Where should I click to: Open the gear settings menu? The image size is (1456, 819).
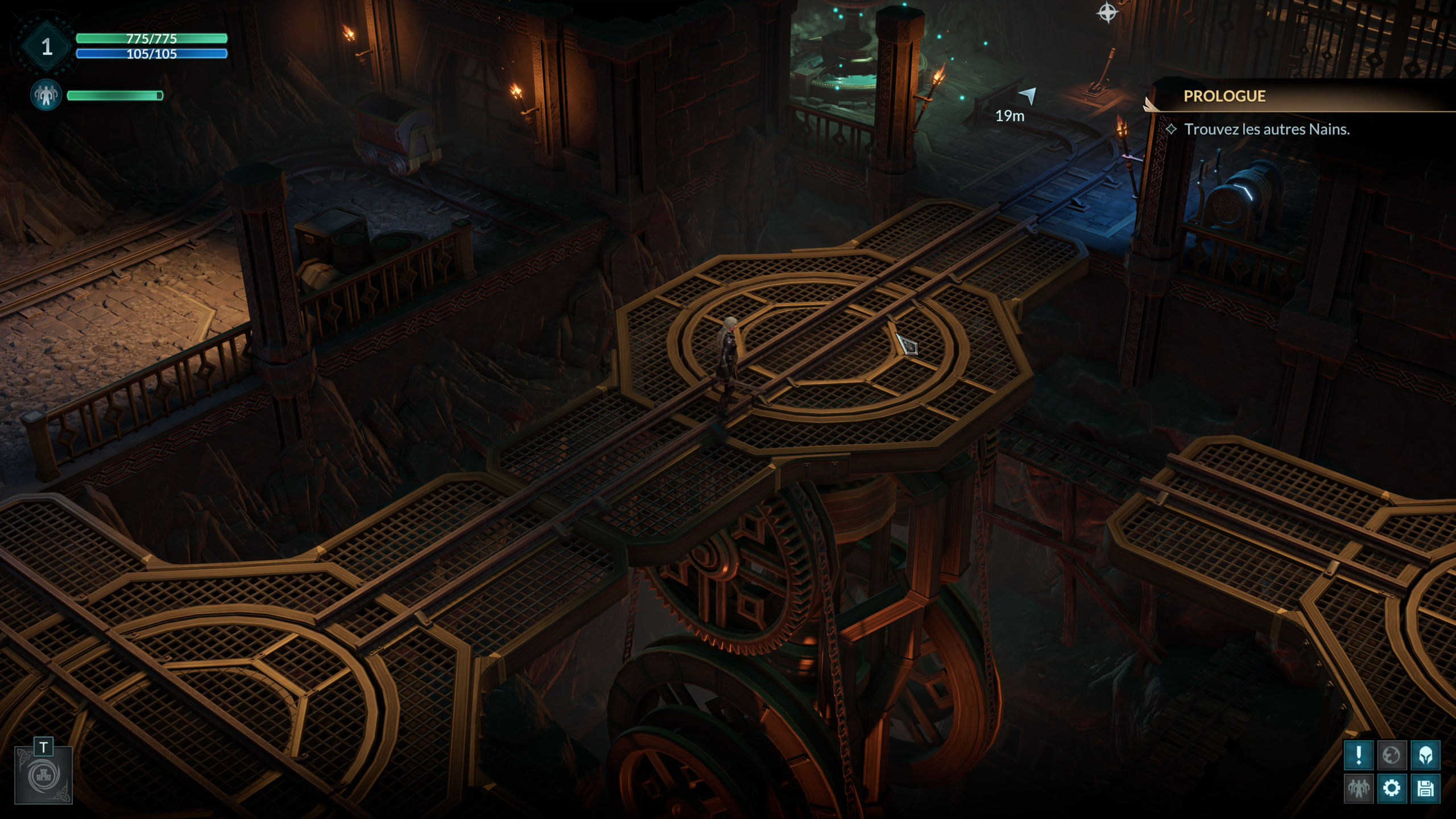point(1392,788)
